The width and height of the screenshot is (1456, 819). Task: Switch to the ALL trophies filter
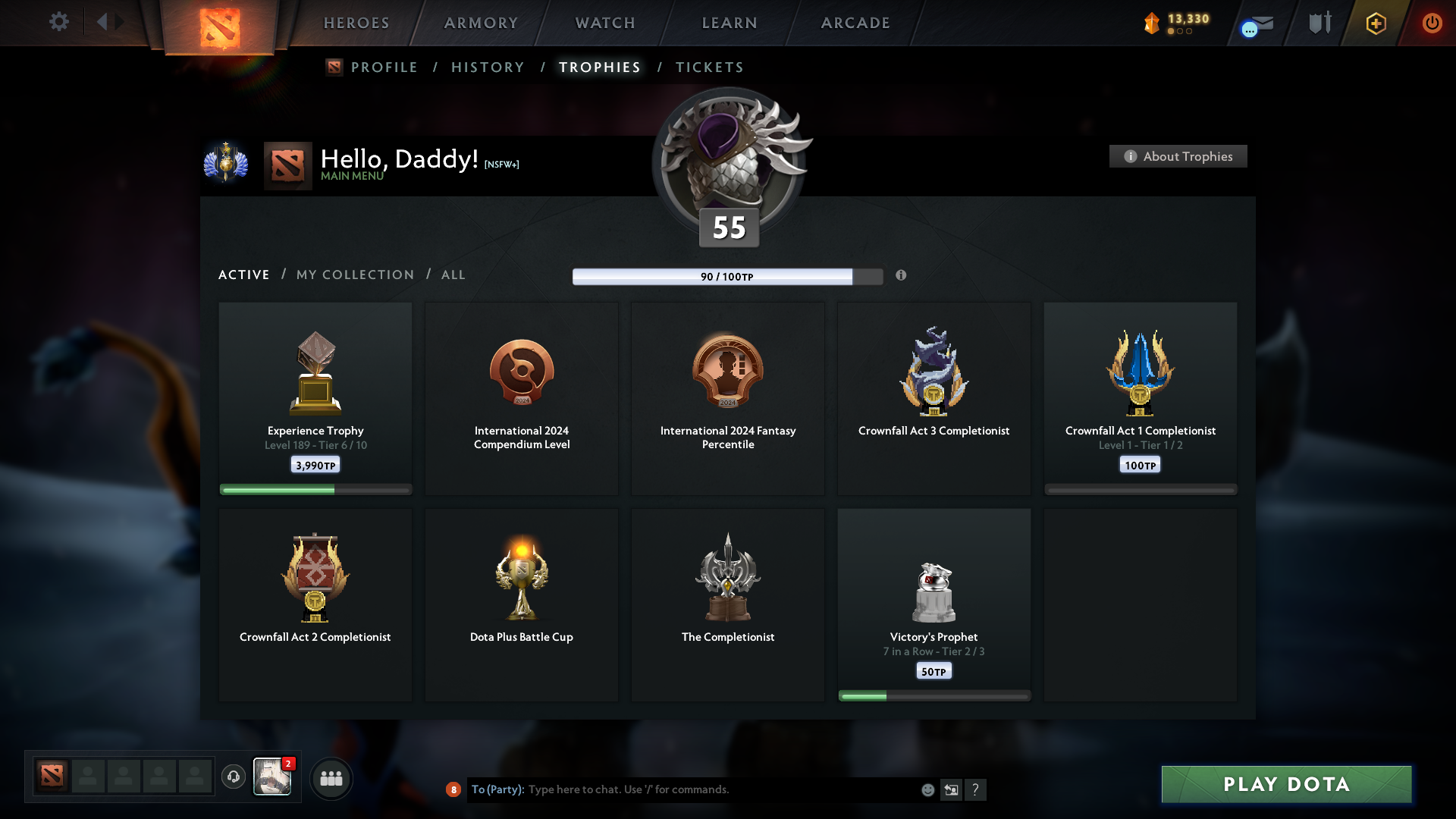coord(453,275)
